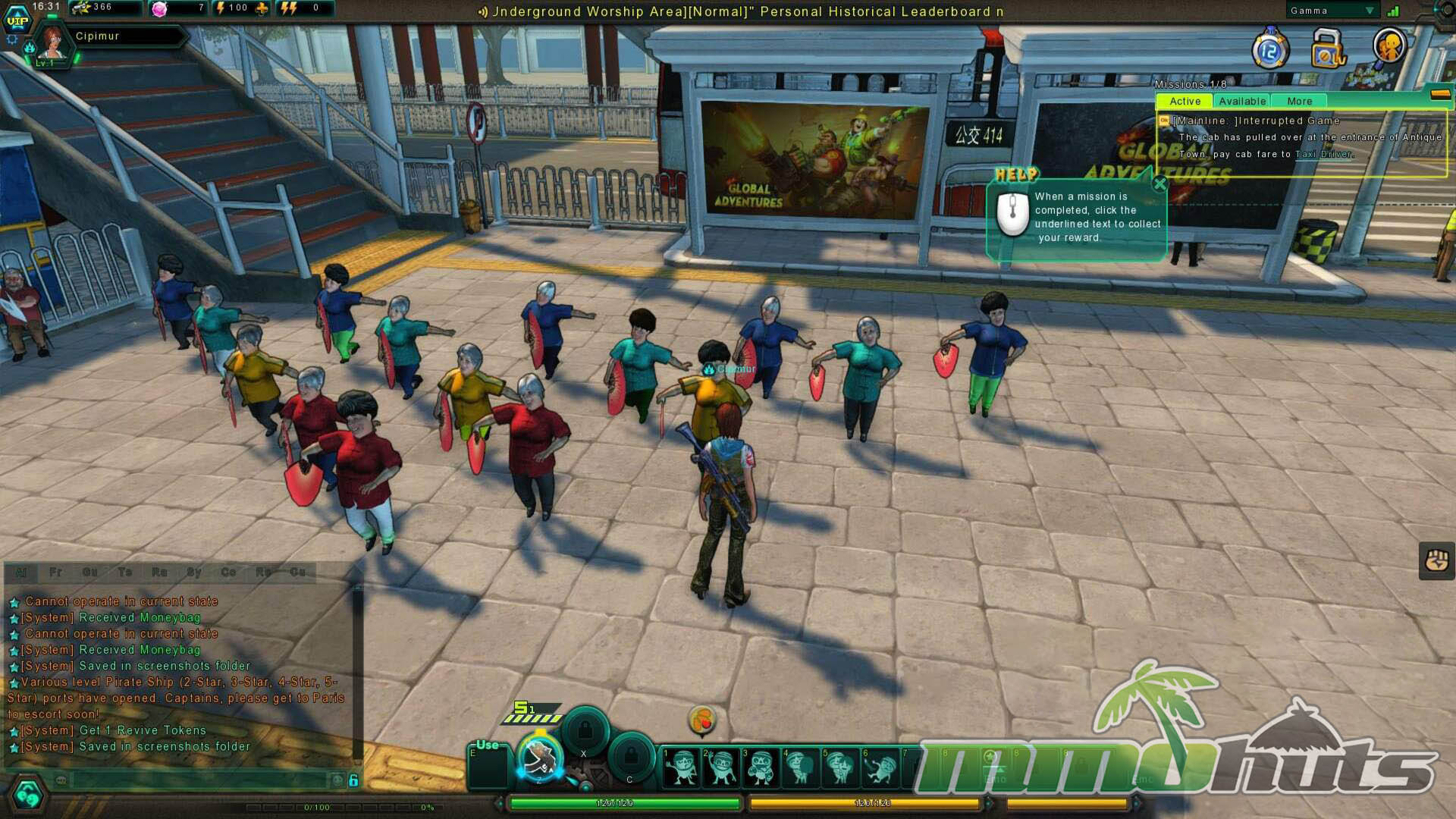Close the Help tooltip
The image size is (1456, 819).
point(1159,184)
